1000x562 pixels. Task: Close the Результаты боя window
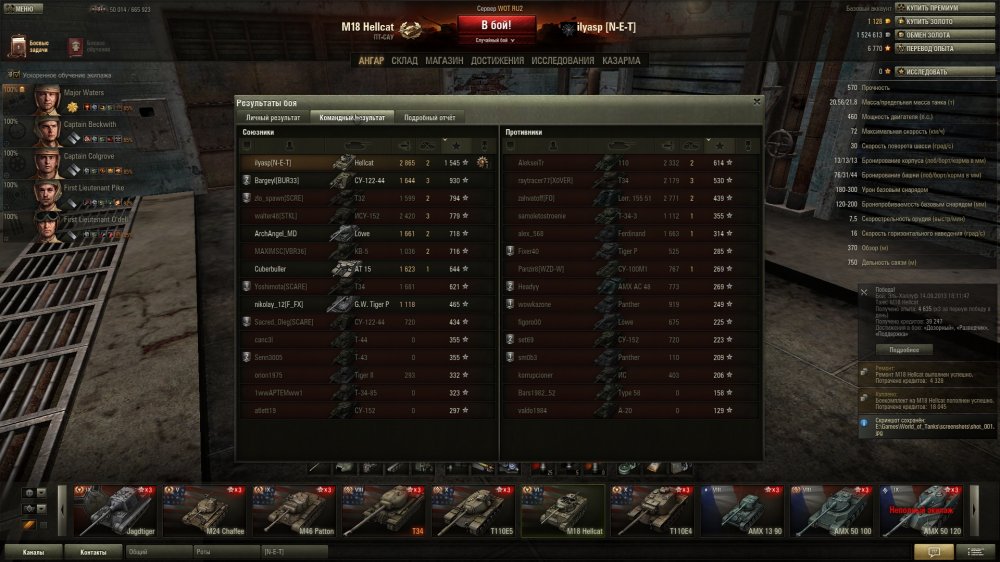click(x=756, y=101)
